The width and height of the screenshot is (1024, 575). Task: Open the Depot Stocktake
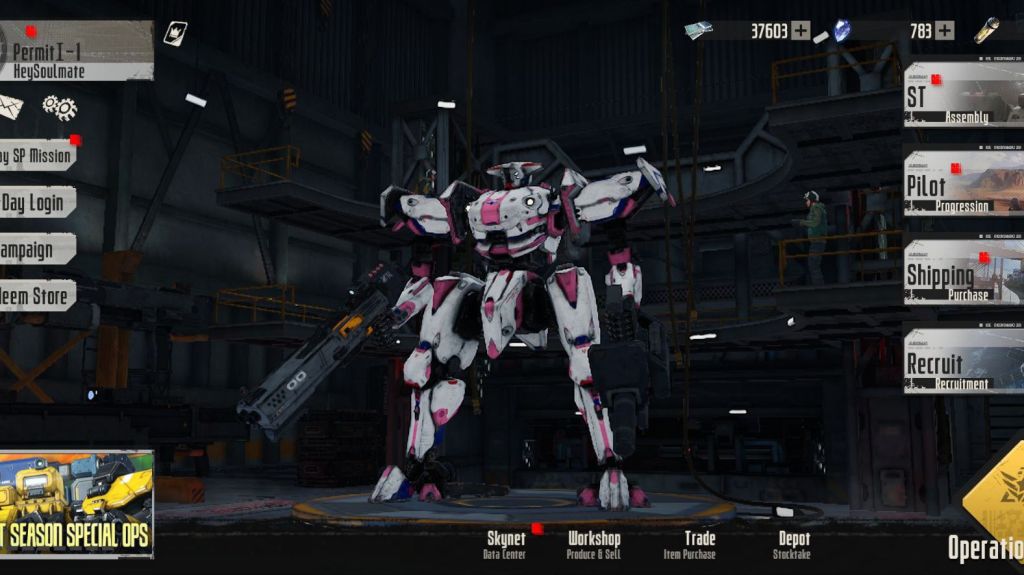coord(794,544)
